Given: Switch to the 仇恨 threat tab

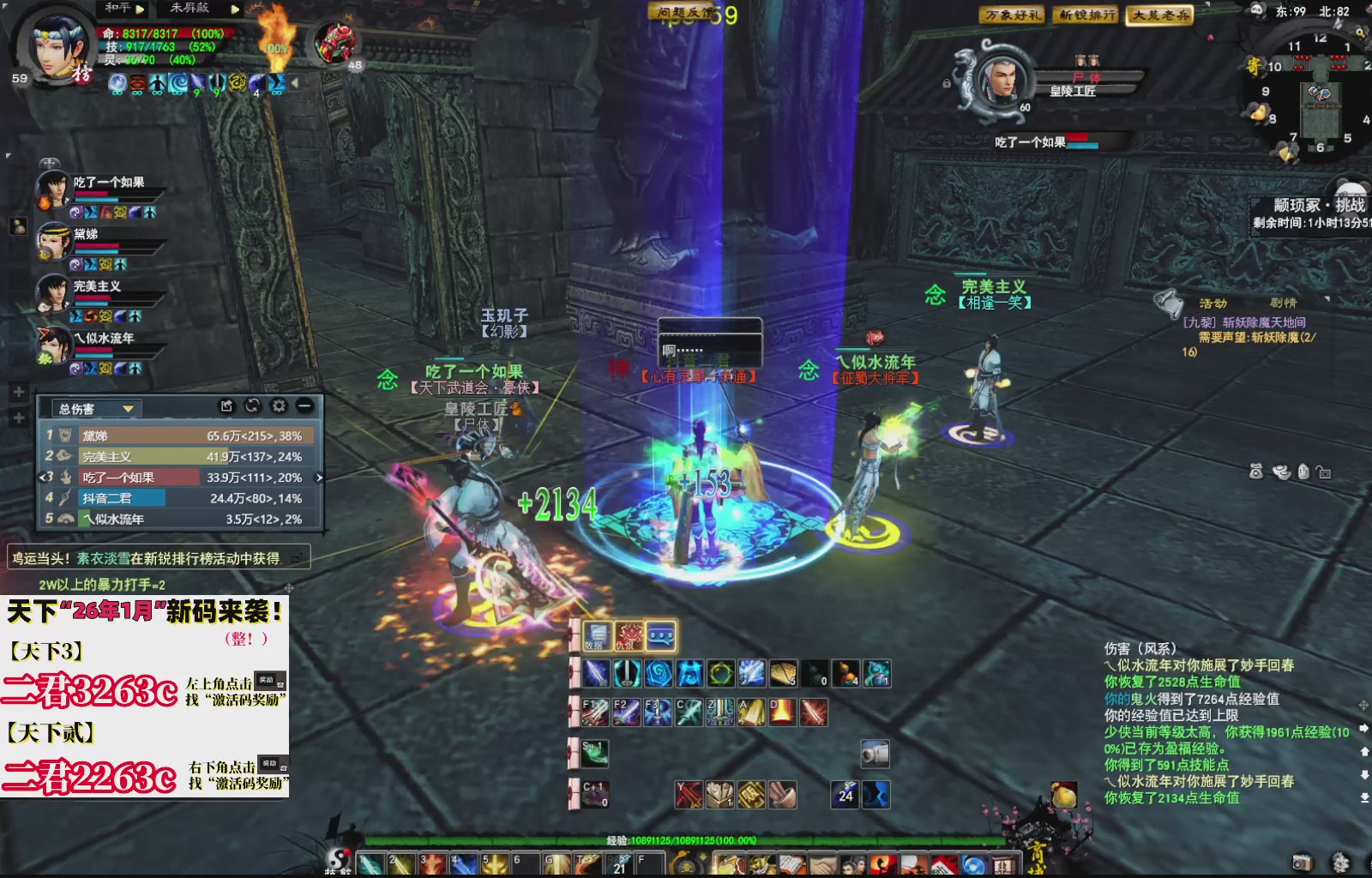Looking at the screenshot, I should tap(628, 636).
